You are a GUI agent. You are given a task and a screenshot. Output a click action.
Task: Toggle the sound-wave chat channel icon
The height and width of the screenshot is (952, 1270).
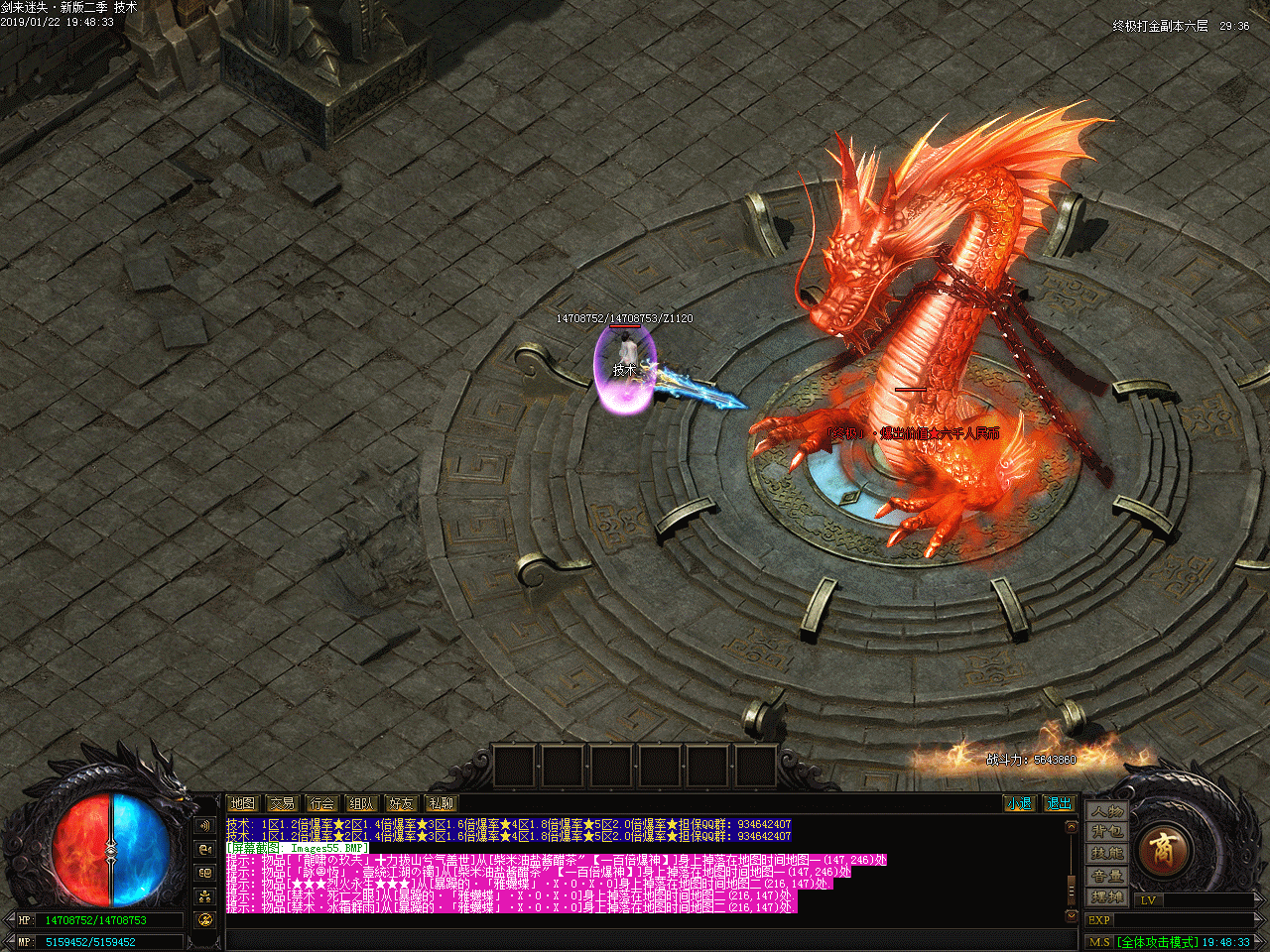(x=205, y=825)
